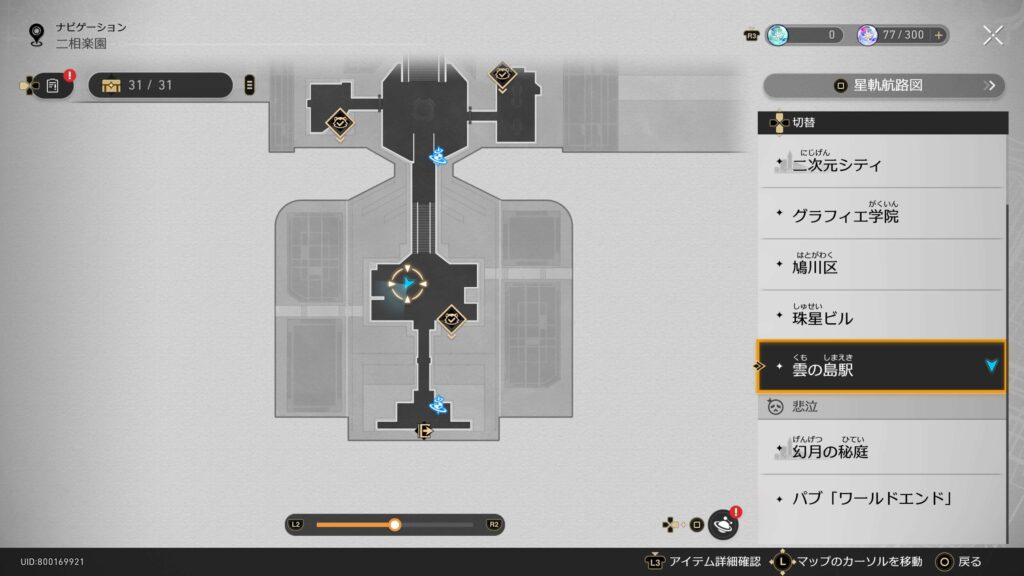Switch the map to 鳩川区
1024x576 pixels.
[x=880, y=266]
